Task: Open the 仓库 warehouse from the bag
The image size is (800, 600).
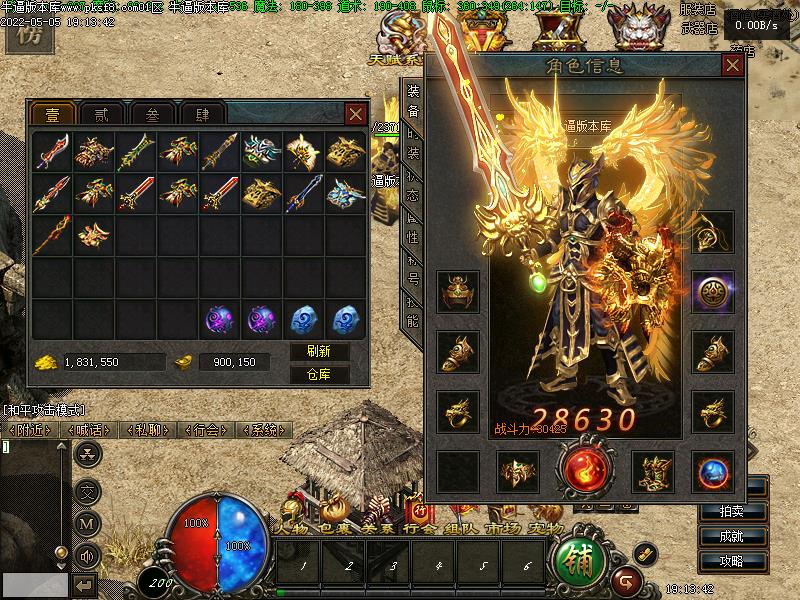Action: [319, 375]
